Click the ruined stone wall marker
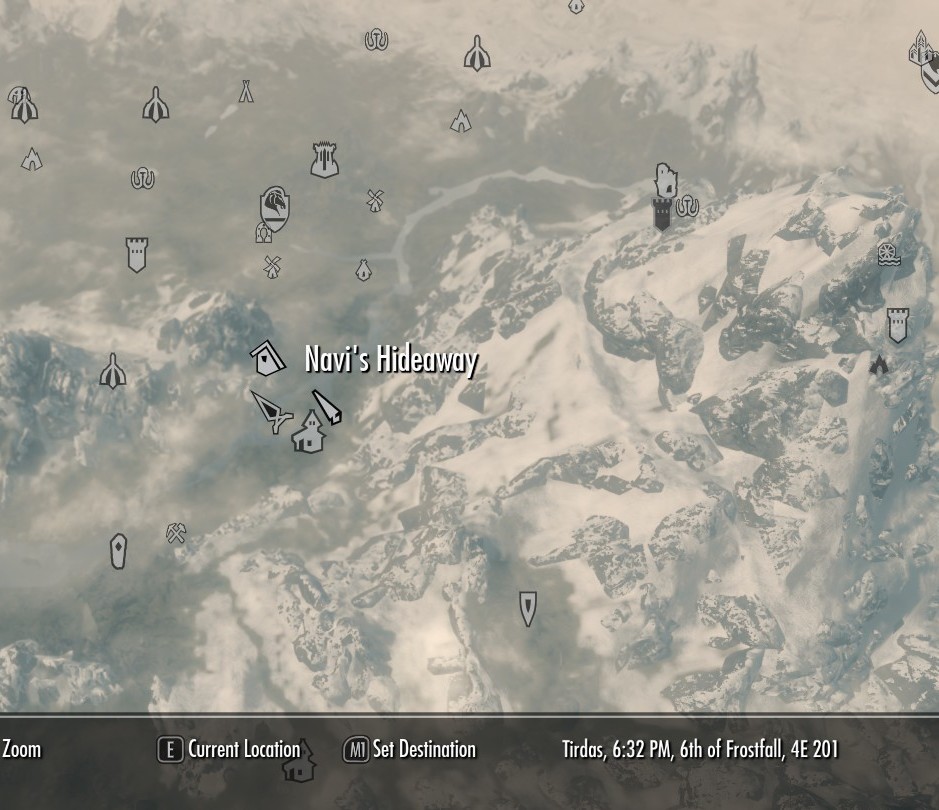 pos(666,181)
